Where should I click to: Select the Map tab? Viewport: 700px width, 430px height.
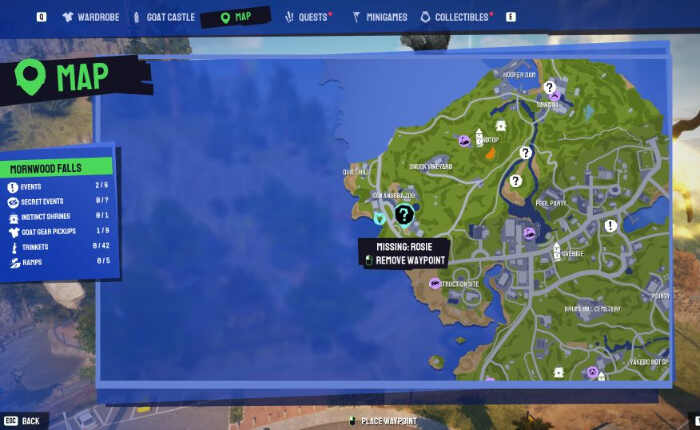[x=237, y=17]
